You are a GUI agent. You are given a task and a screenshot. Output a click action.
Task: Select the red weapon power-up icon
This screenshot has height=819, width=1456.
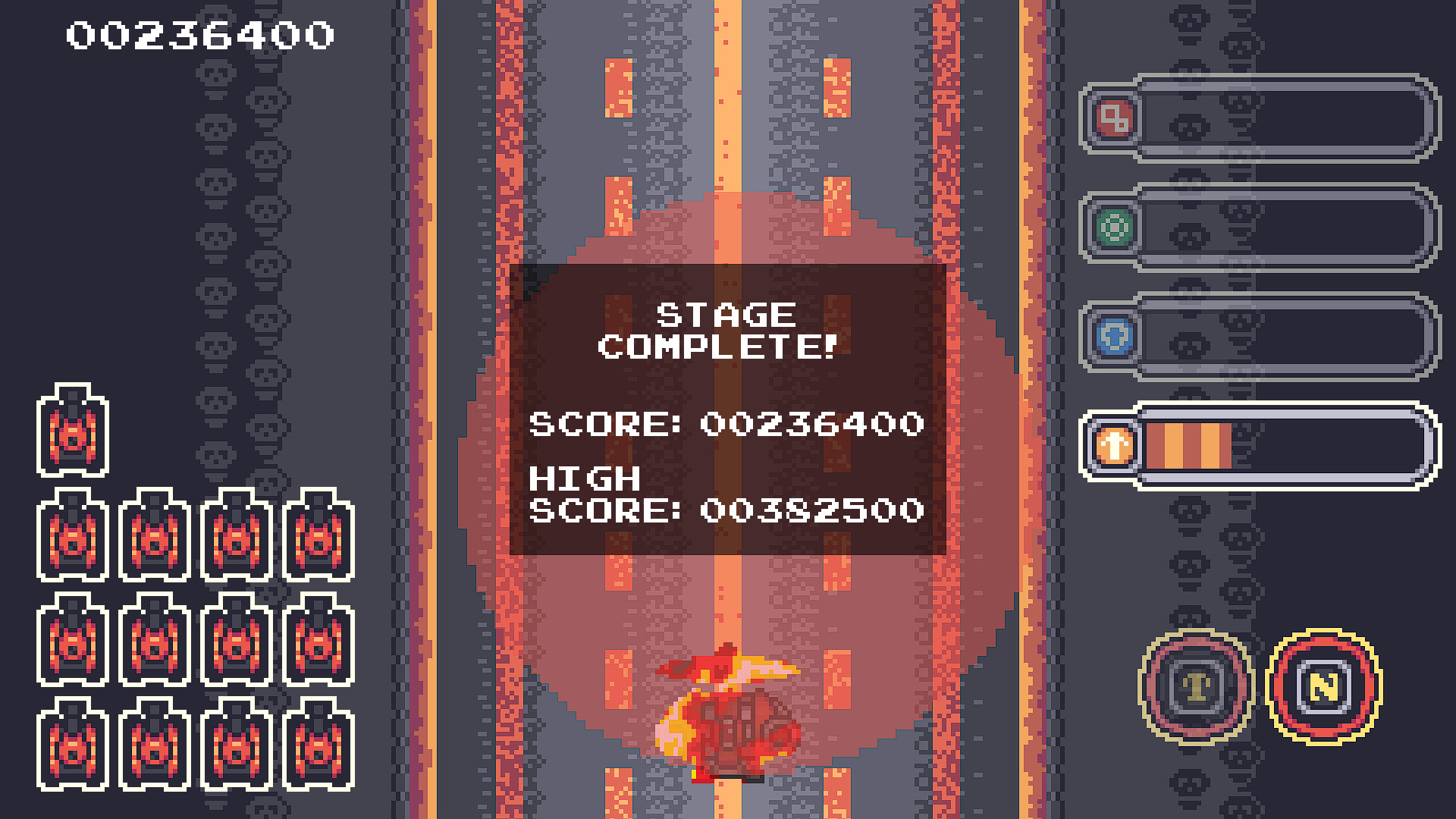point(1112,118)
